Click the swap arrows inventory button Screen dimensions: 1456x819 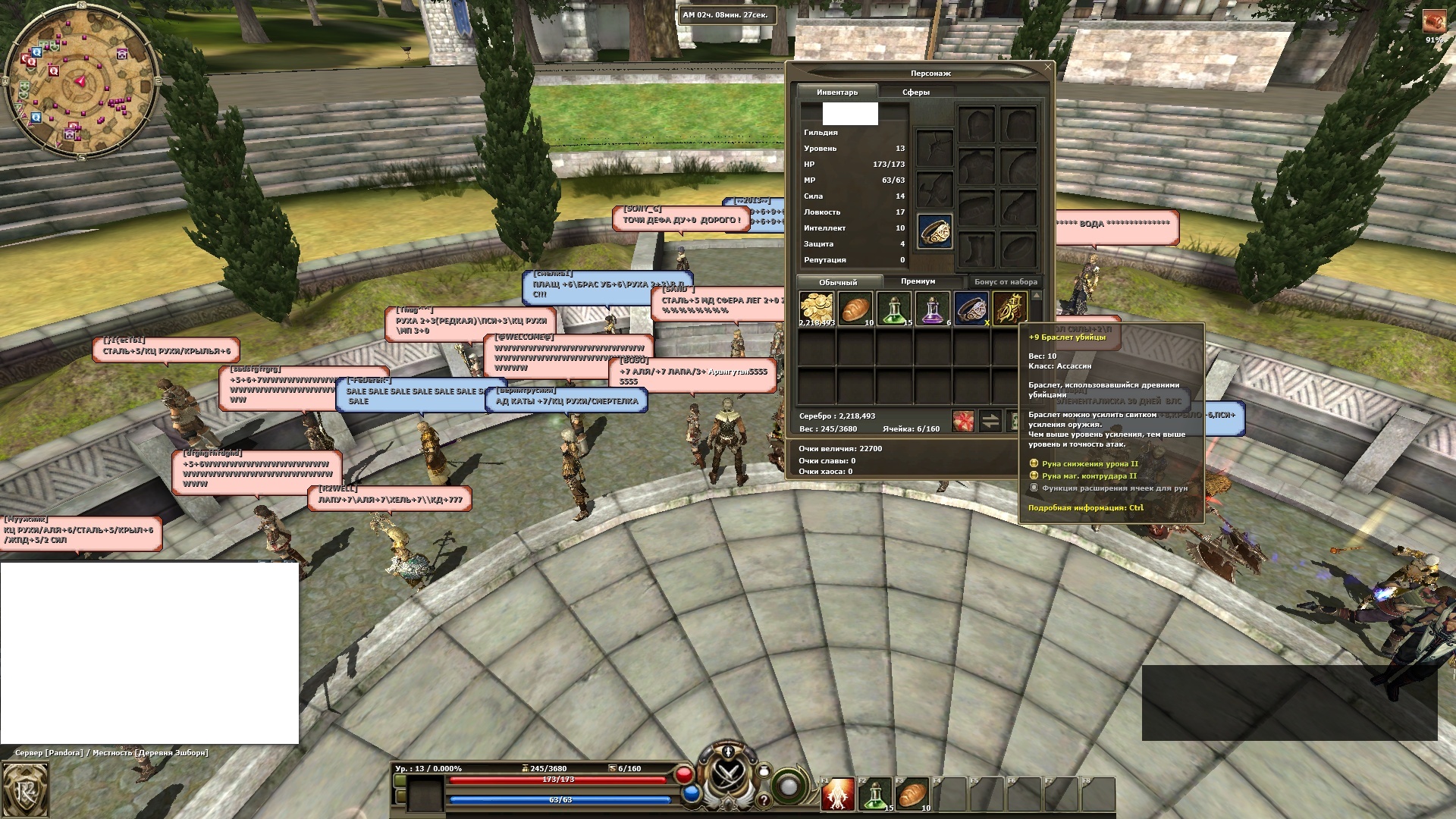990,420
